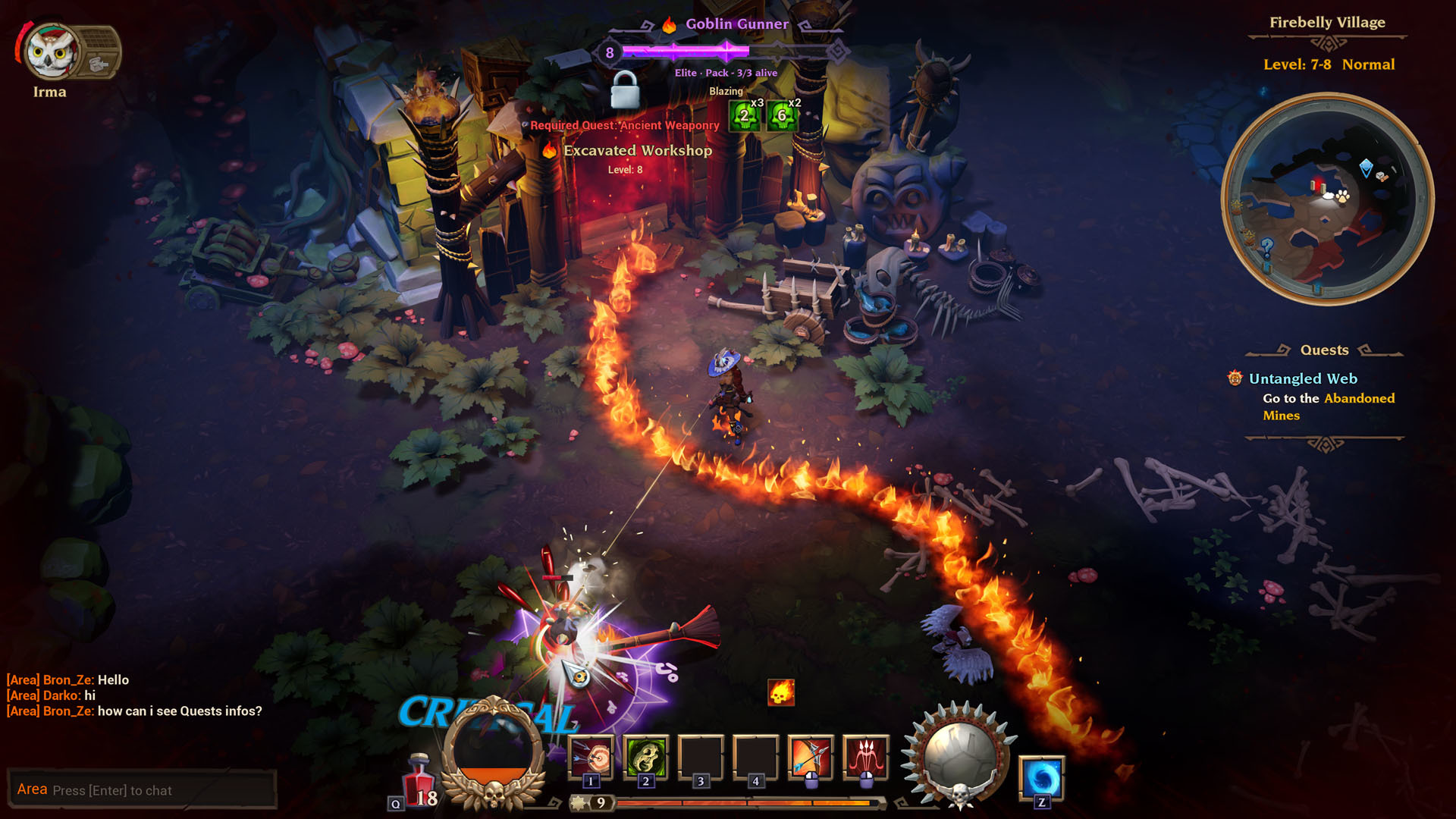Activate the arrow target skill in slot 1
Screen dimensions: 1456x819
coord(591,756)
